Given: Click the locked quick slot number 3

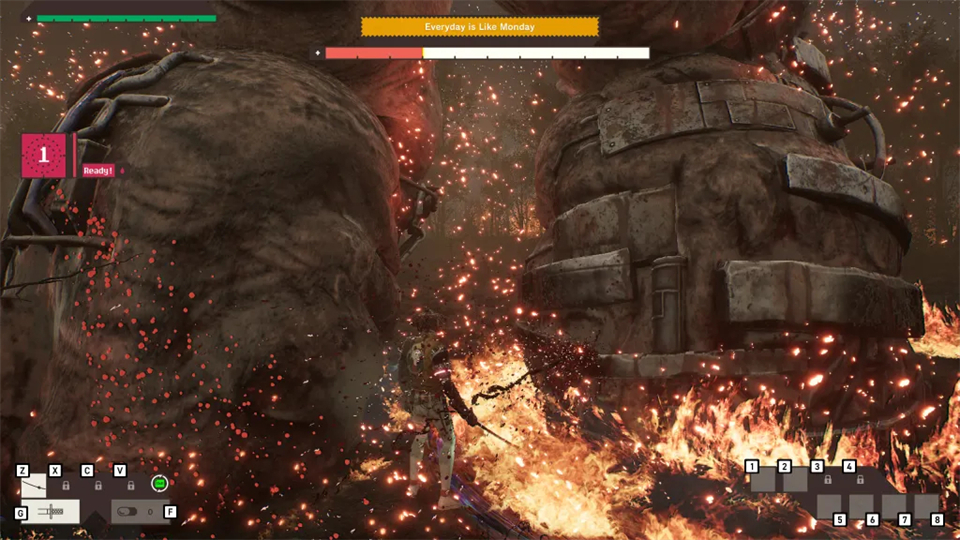Looking at the screenshot, I should click(827, 481).
